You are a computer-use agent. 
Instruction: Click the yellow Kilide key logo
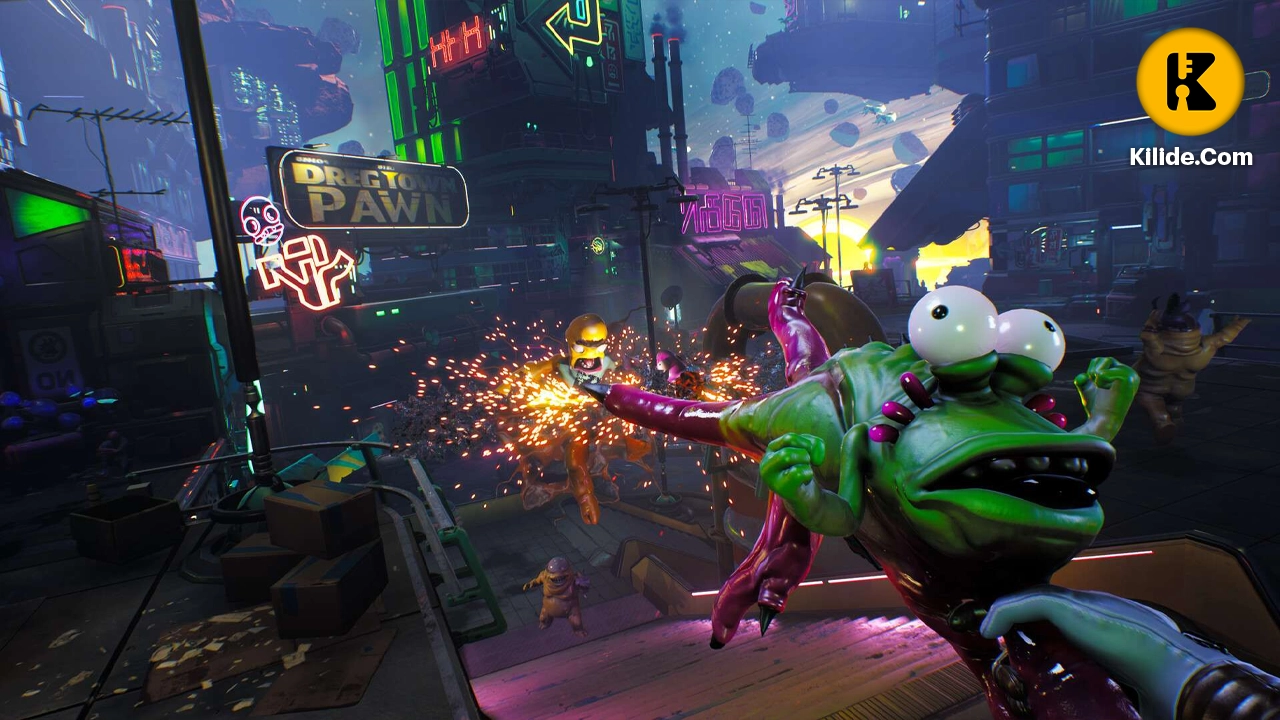point(1190,82)
